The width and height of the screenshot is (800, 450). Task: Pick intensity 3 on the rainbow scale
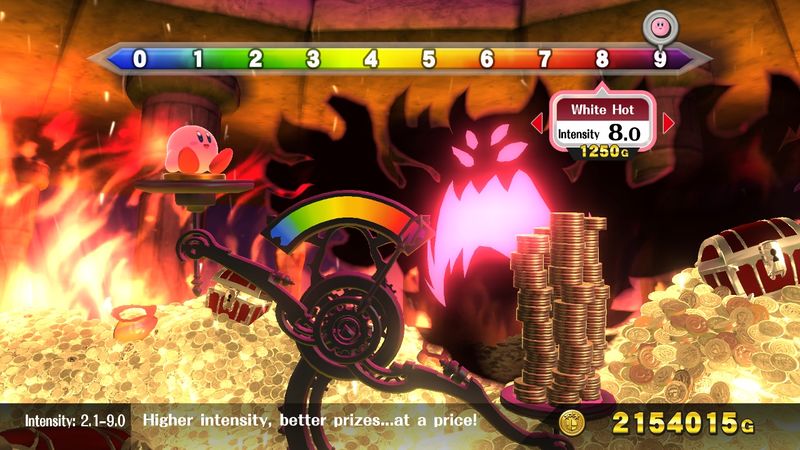pyautogui.click(x=313, y=59)
